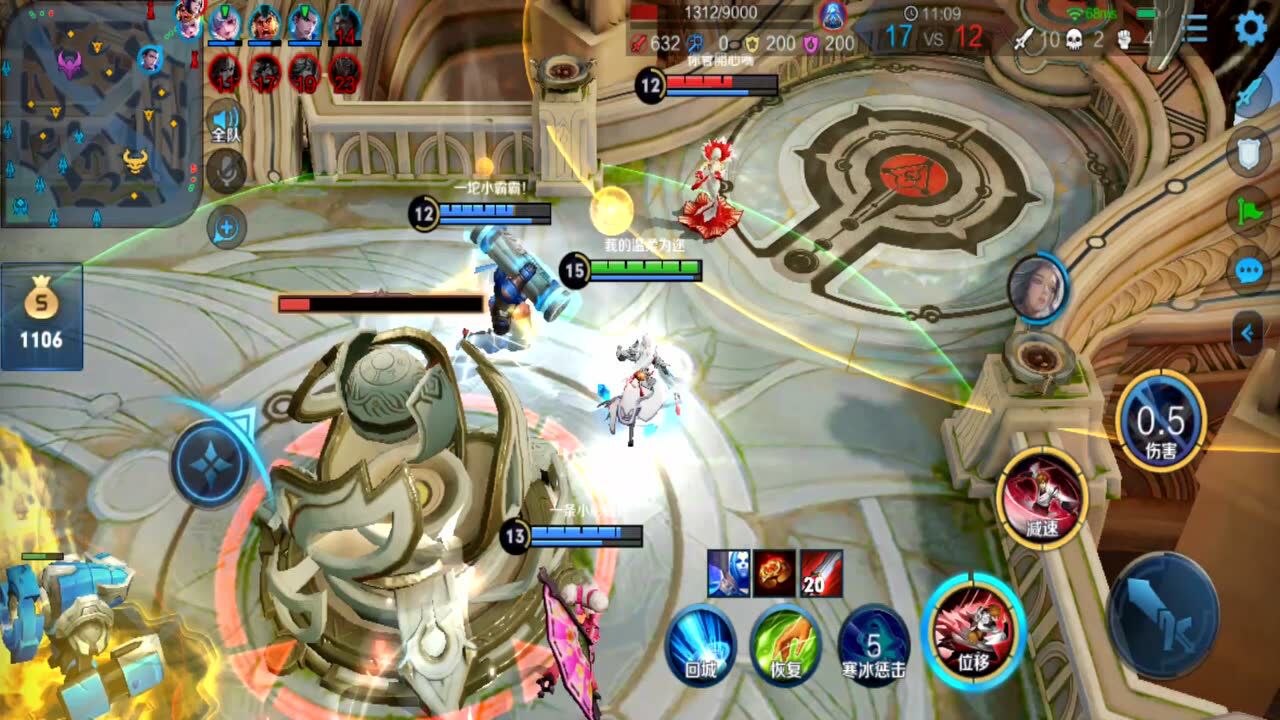Viewport: 1280px width, 720px height.
Task: Tap the large basic attack button
Action: tap(1163, 615)
